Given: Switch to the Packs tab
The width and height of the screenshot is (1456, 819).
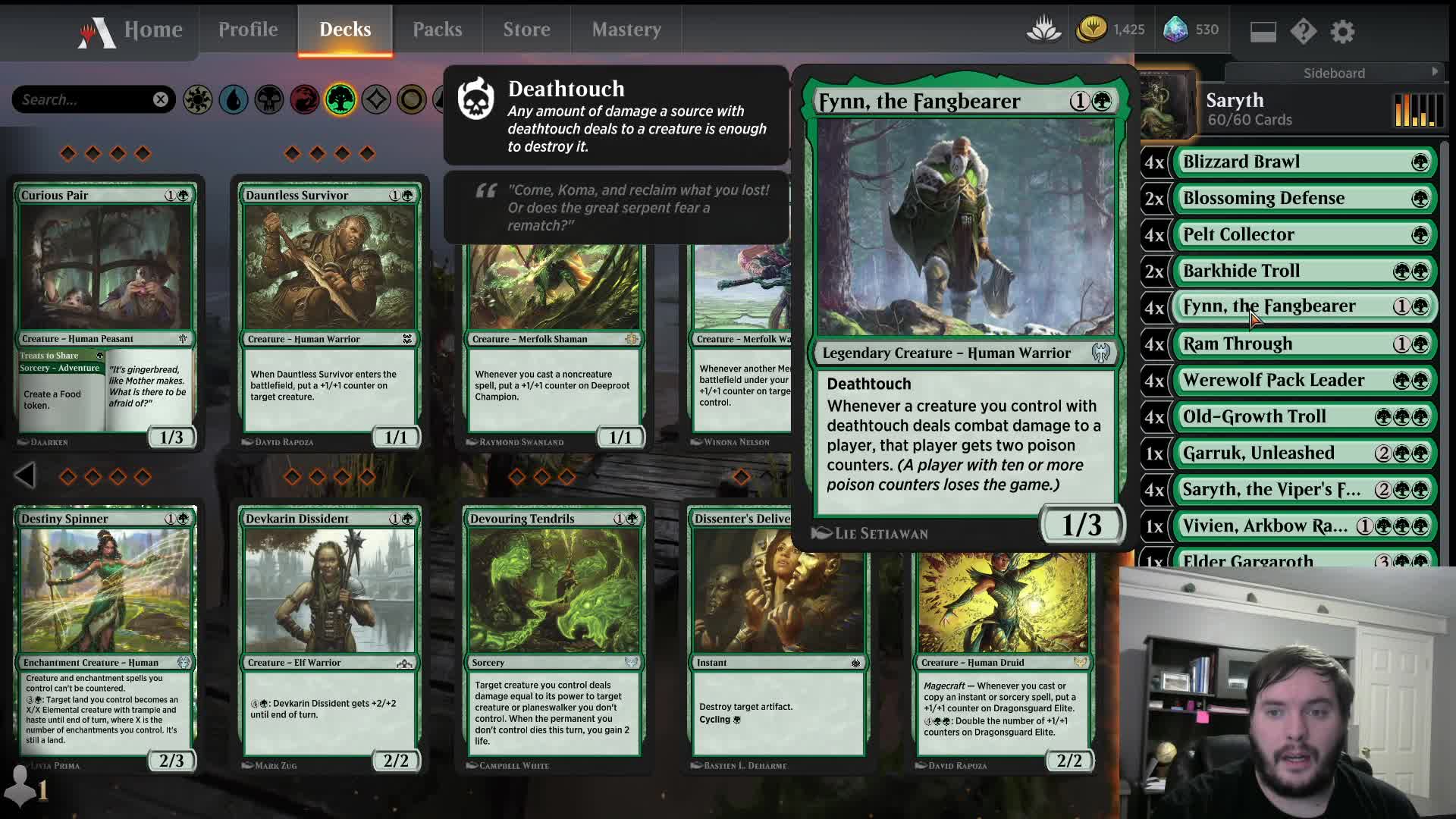Looking at the screenshot, I should click(x=438, y=30).
